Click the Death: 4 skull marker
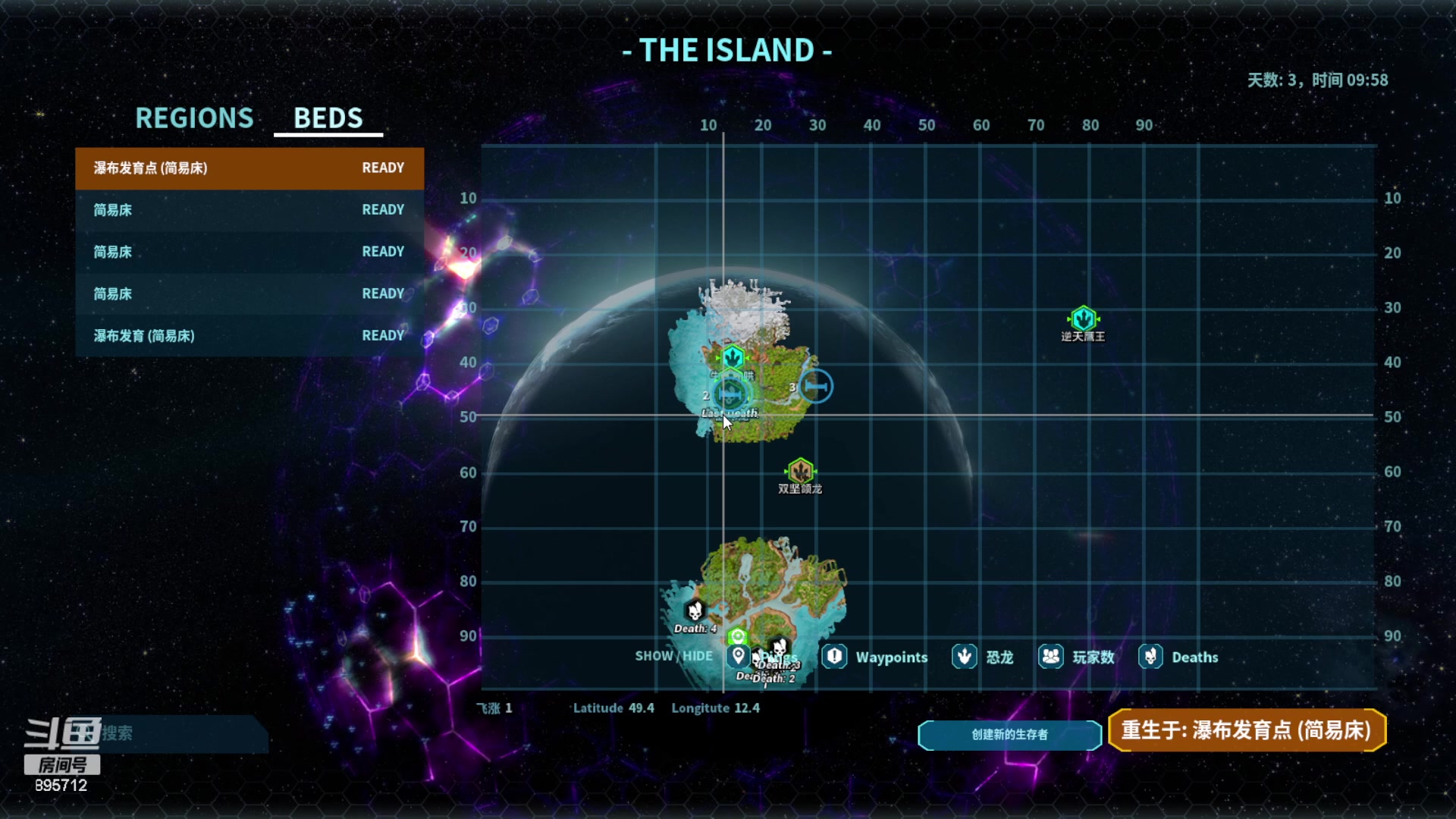The image size is (1456, 819). 695,610
